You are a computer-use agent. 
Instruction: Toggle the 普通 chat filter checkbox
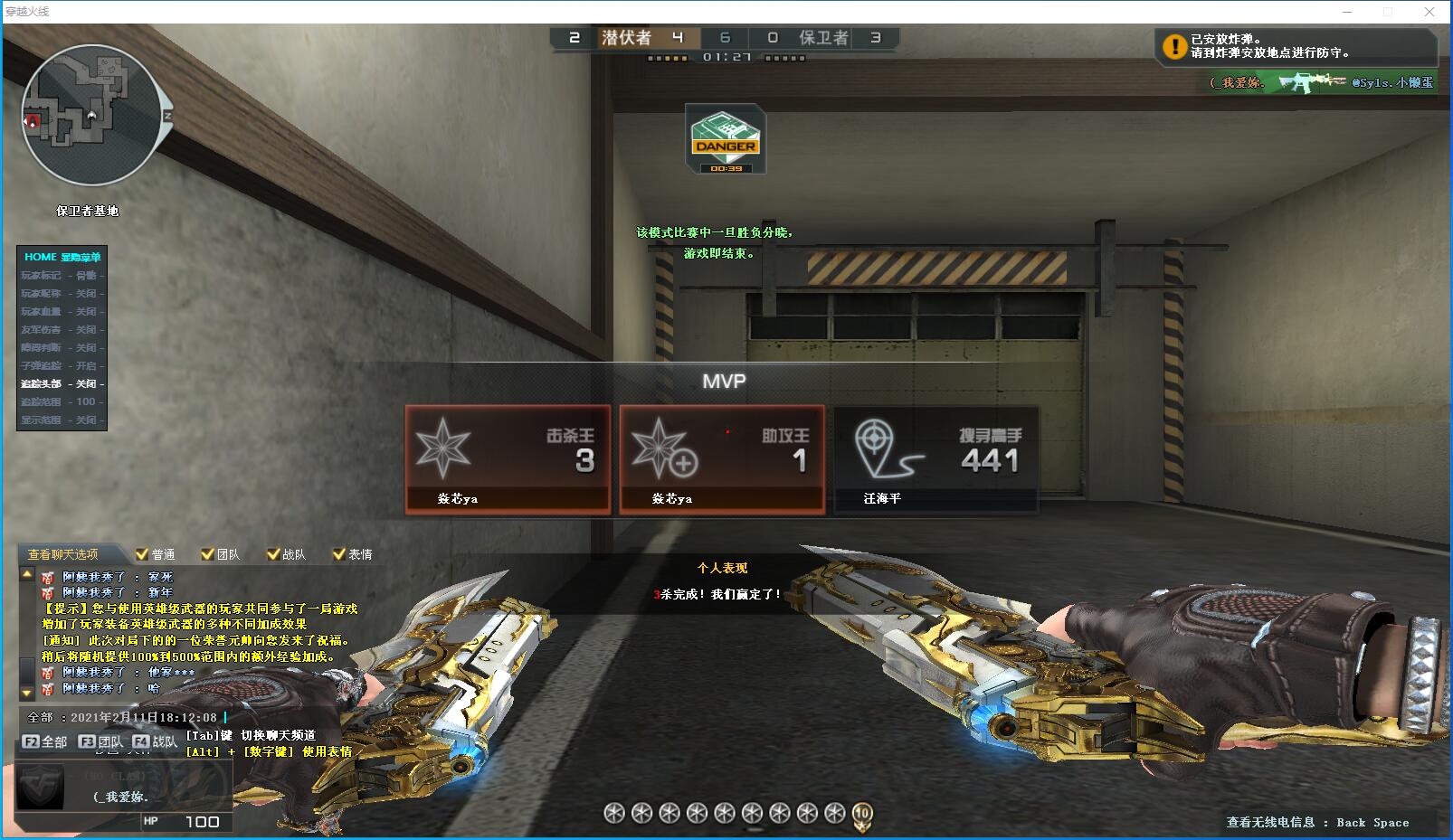(142, 554)
